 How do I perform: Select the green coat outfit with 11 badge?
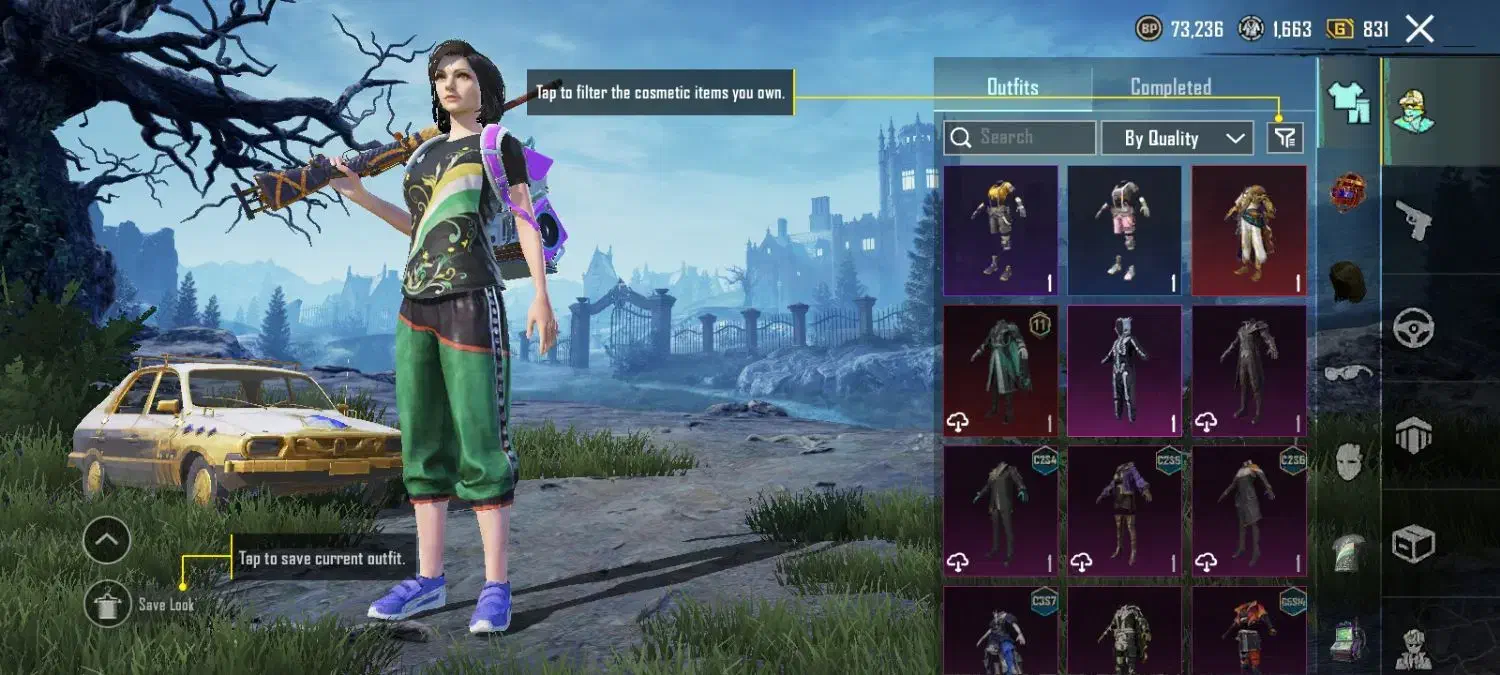point(1000,370)
